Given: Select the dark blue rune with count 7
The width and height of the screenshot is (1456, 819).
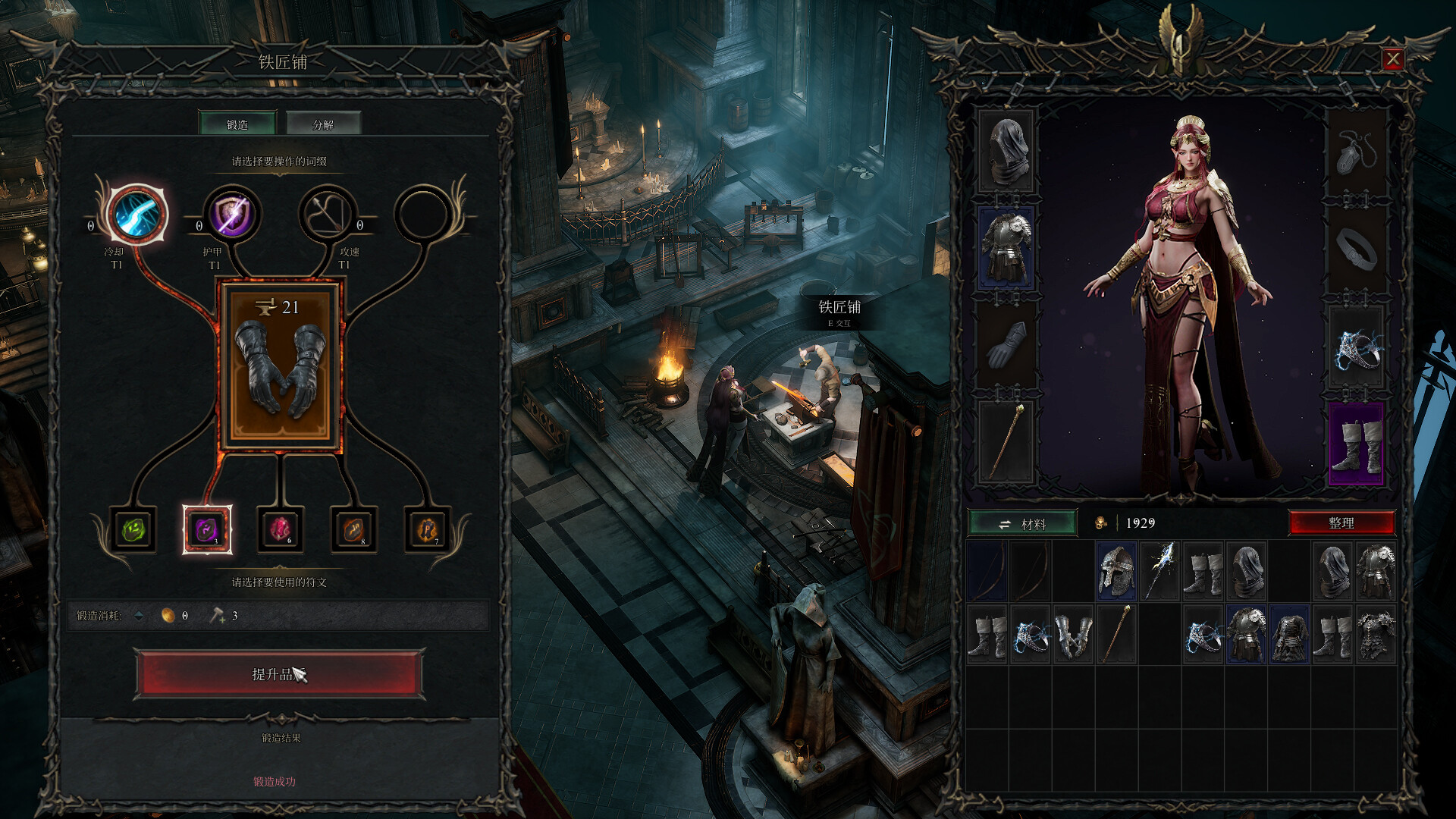Looking at the screenshot, I should pos(427,529).
